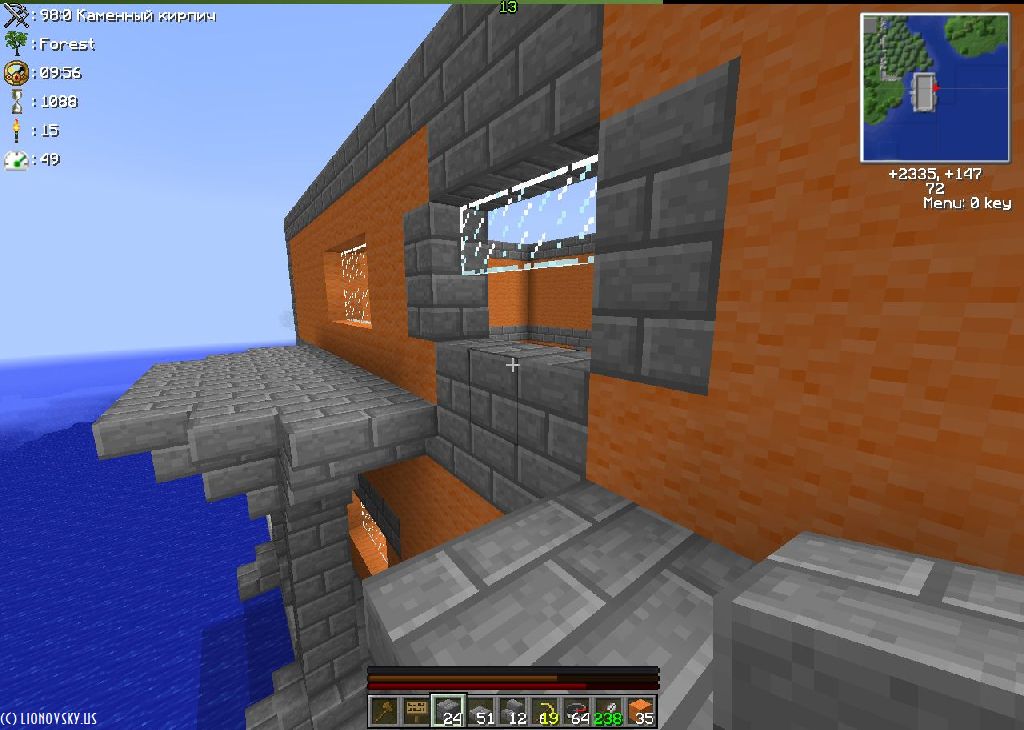
Task: Select the wooden sign hotbar slot
Action: coord(416,711)
